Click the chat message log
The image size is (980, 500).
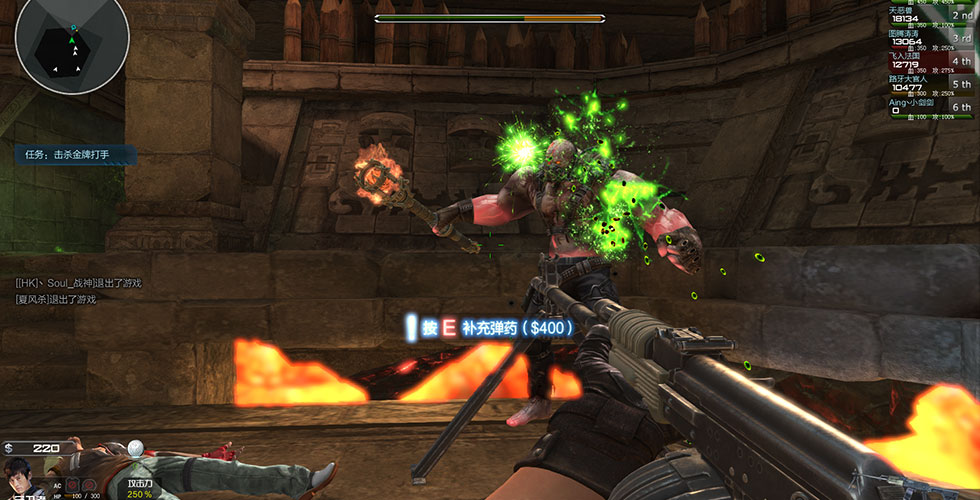tap(80, 291)
